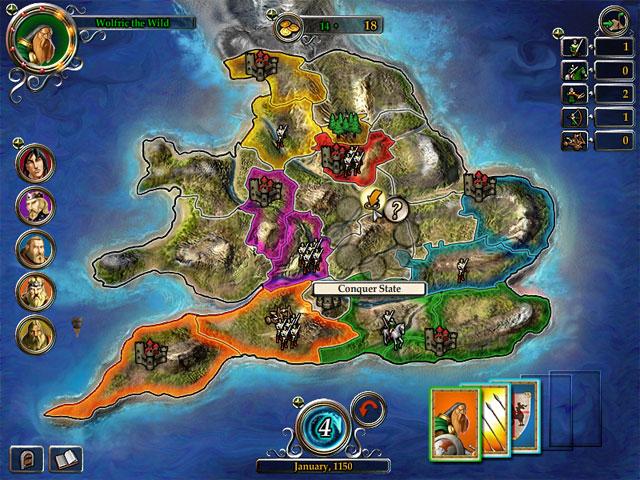Select the dark-haired rival leader portrait

pos(35,162)
